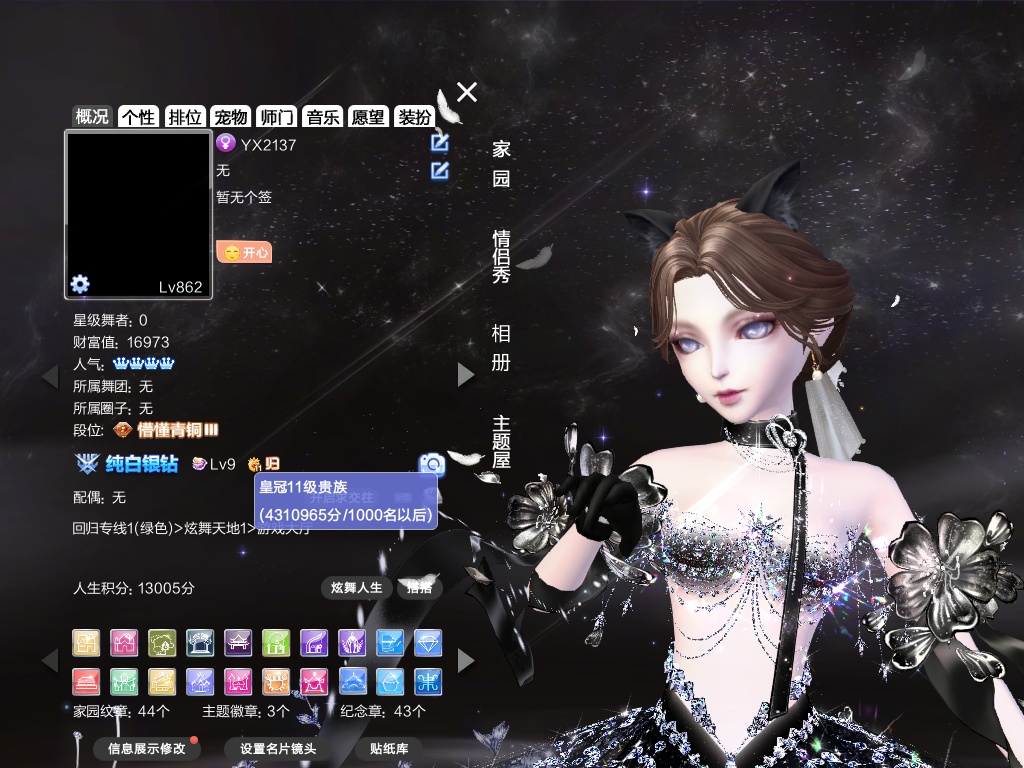Image resolution: width=1024 pixels, height=768 pixels.
Task: Go to 情侣秀 page
Action: pyautogui.click(x=501, y=255)
